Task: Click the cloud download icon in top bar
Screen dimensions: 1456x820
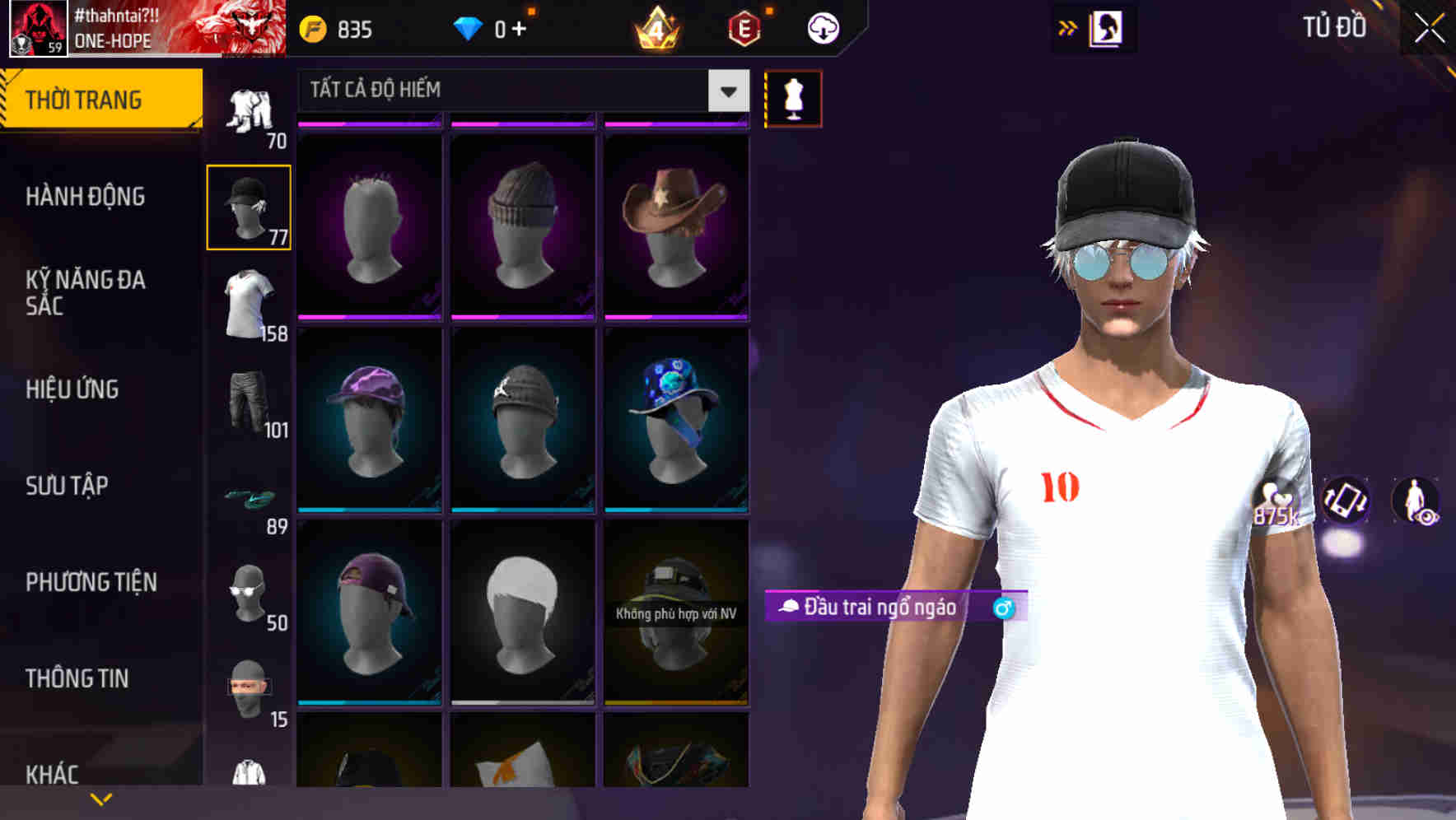Action: [821, 27]
